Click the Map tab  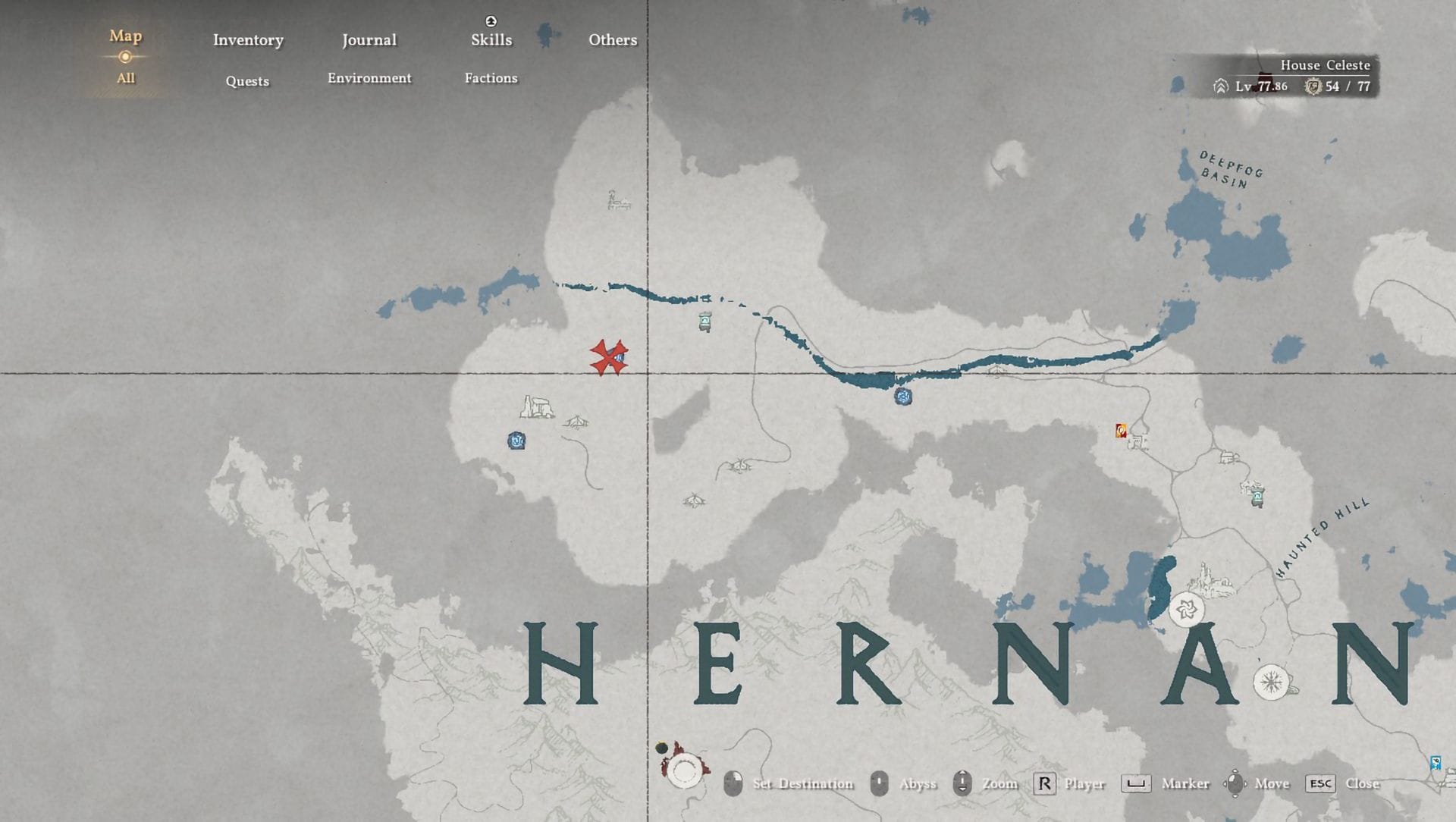coord(126,36)
